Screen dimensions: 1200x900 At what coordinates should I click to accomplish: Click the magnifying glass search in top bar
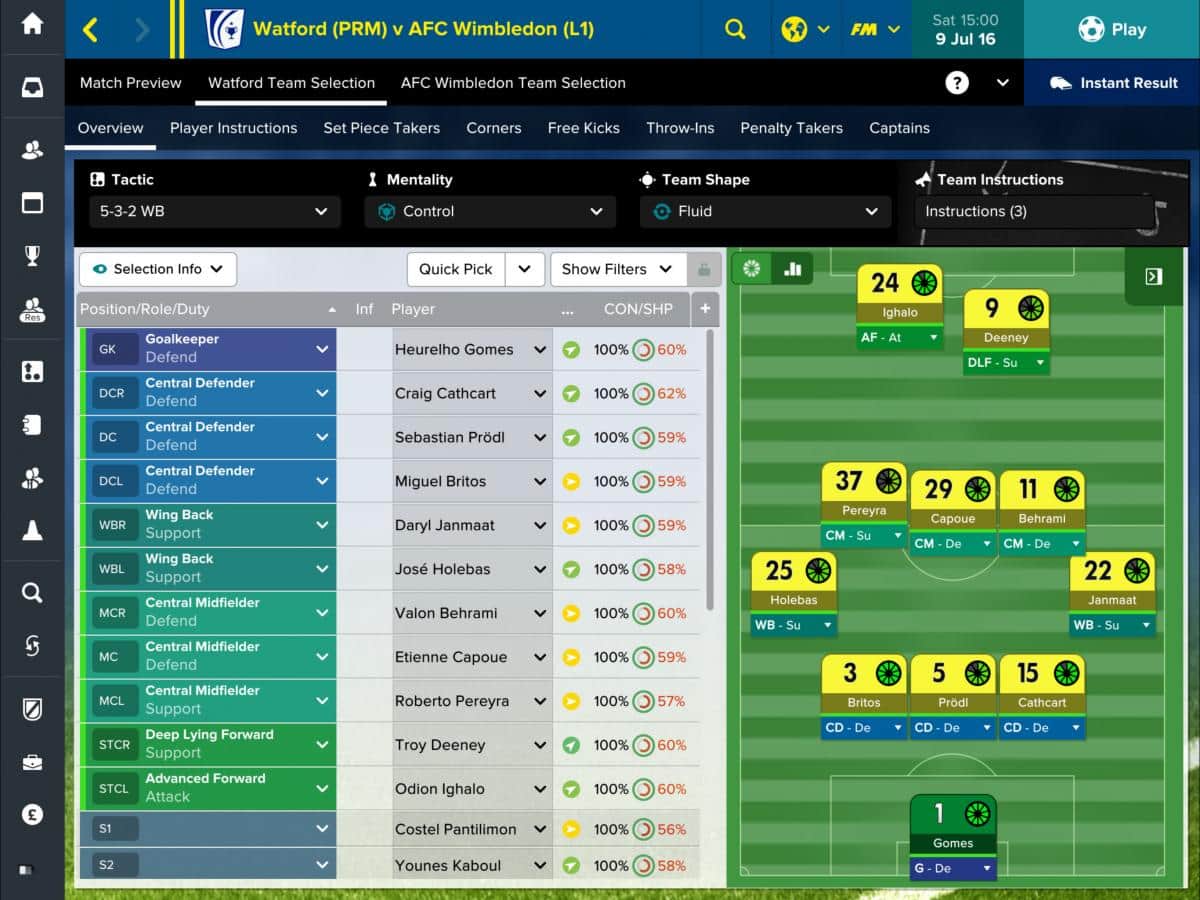pyautogui.click(x=735, y=29)
